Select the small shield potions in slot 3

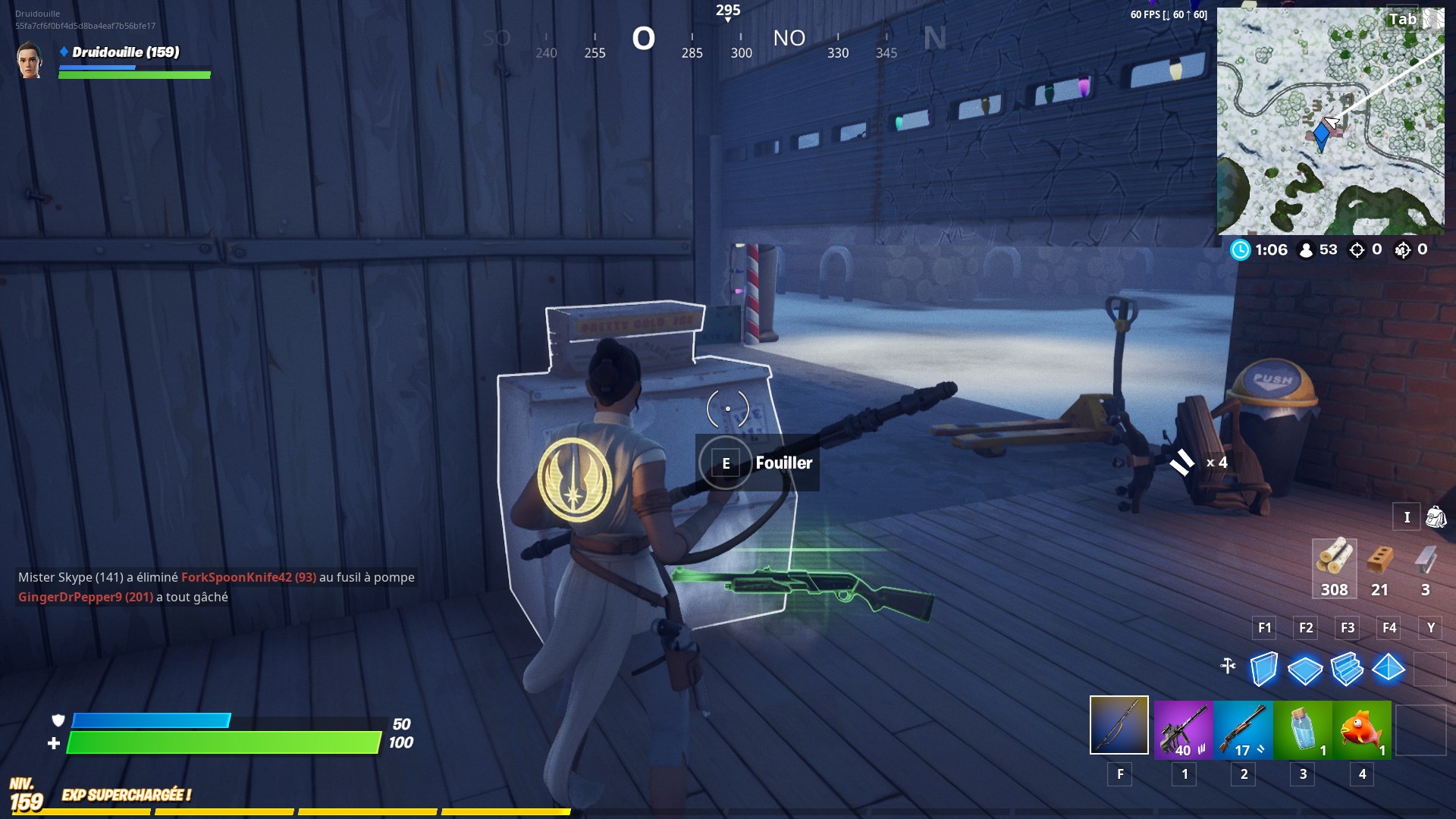1302,730
